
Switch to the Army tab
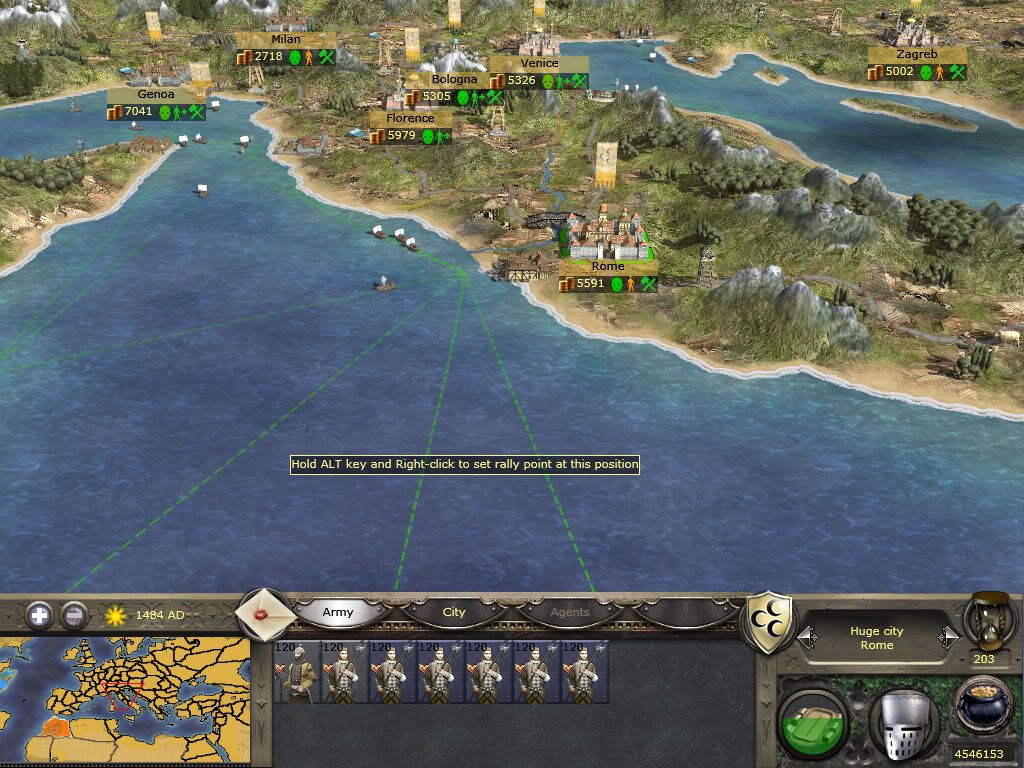pos(338,612)
